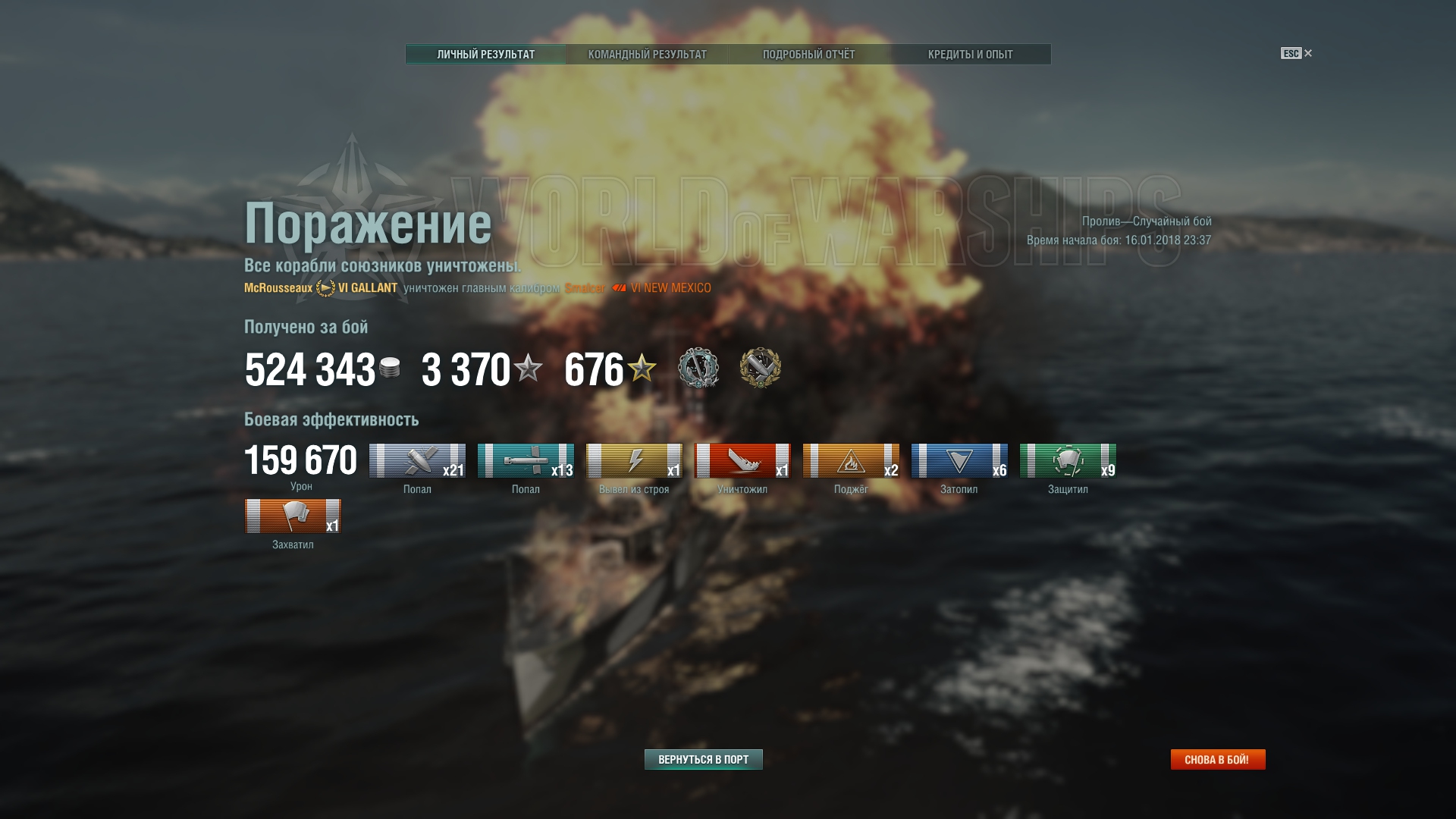The width and height of the screenshot is (1456, 819).
Task: Switch to the Личный результат tab
Action: (x=485, y=55)
